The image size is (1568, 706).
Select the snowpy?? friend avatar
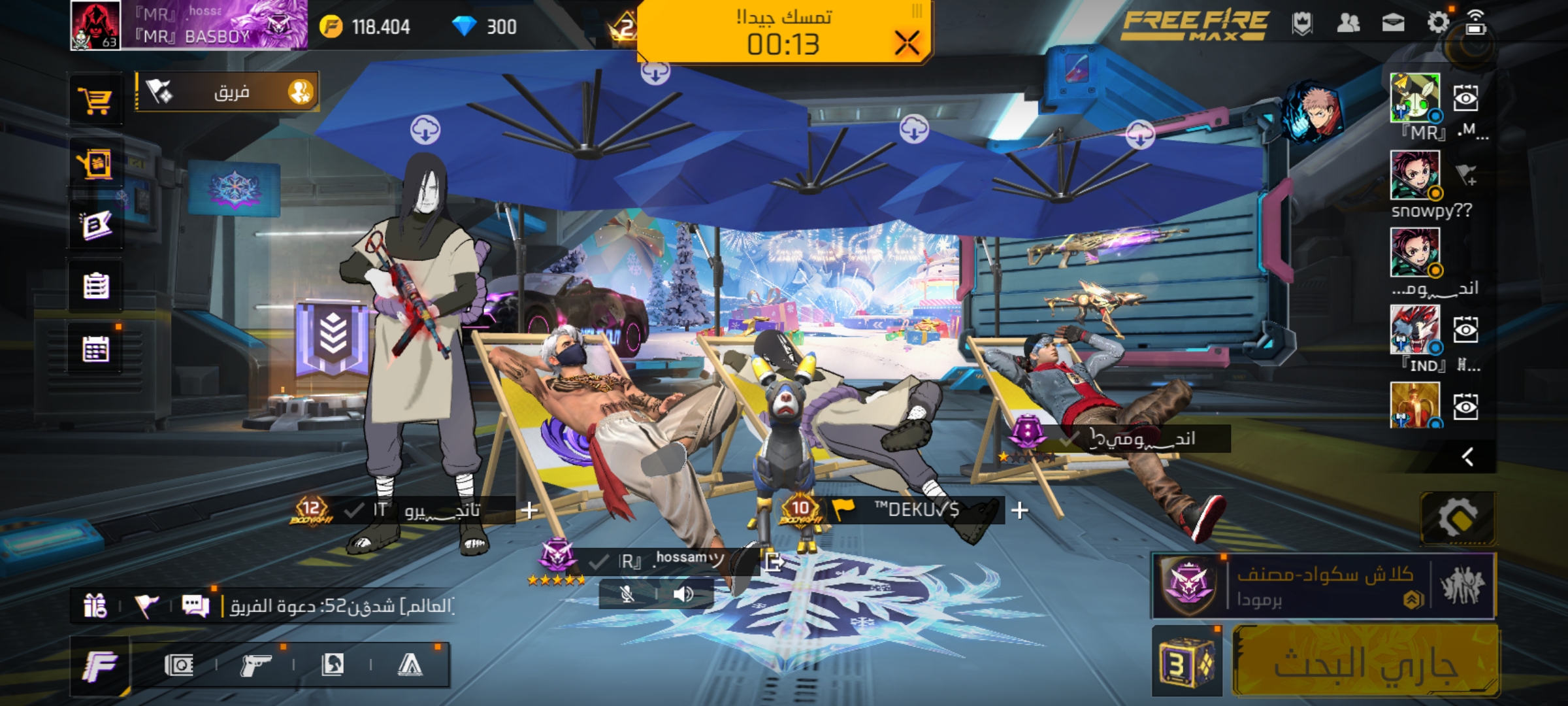click(1414, 175)
